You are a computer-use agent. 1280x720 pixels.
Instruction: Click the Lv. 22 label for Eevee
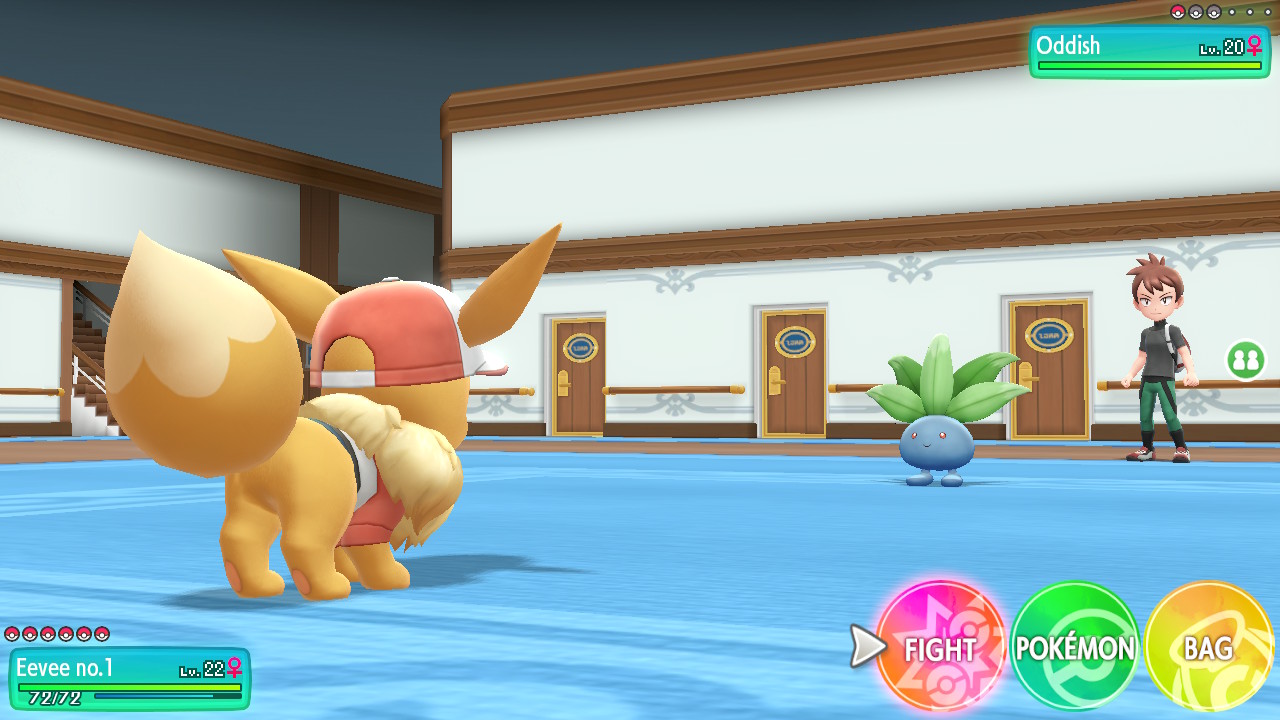200,670
